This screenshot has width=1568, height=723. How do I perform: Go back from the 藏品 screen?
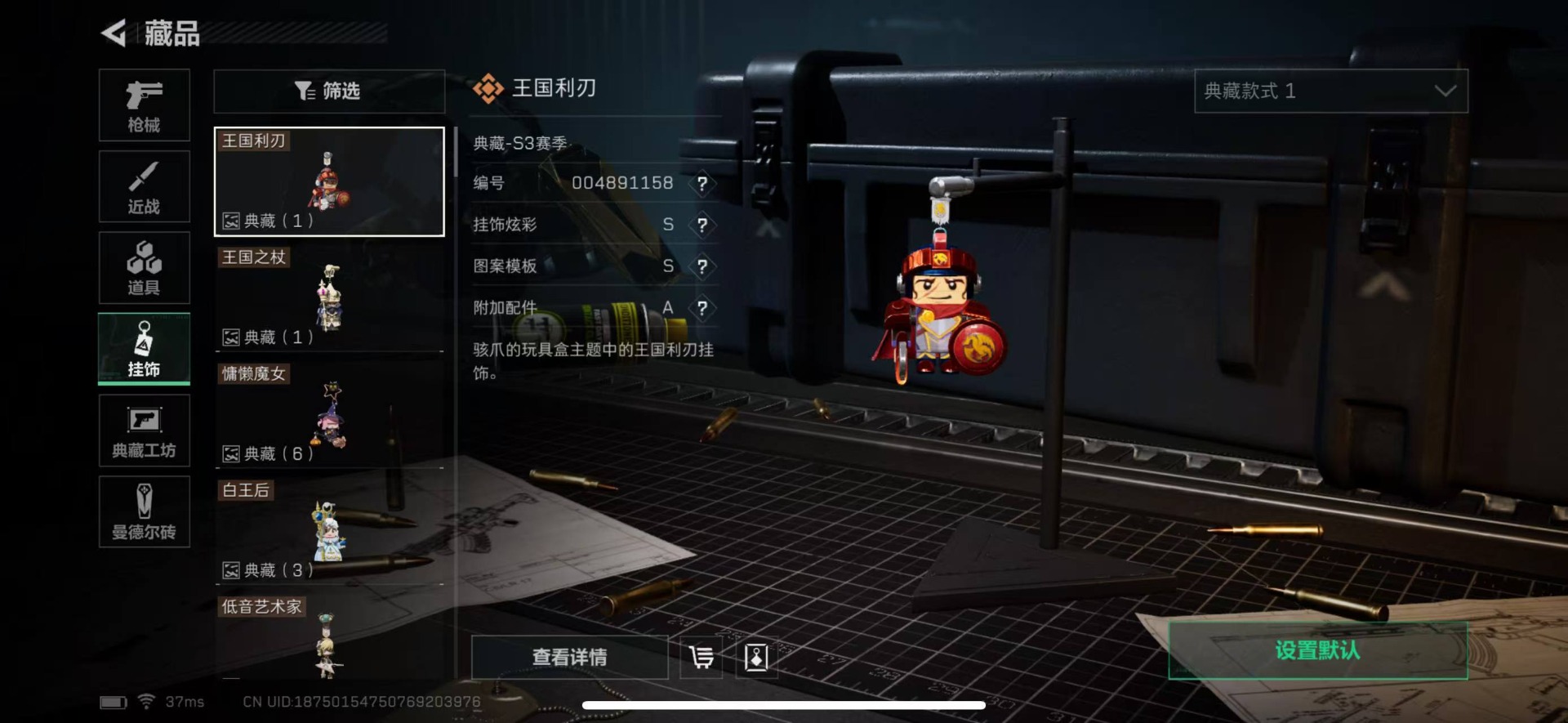[x=114, y=33]
